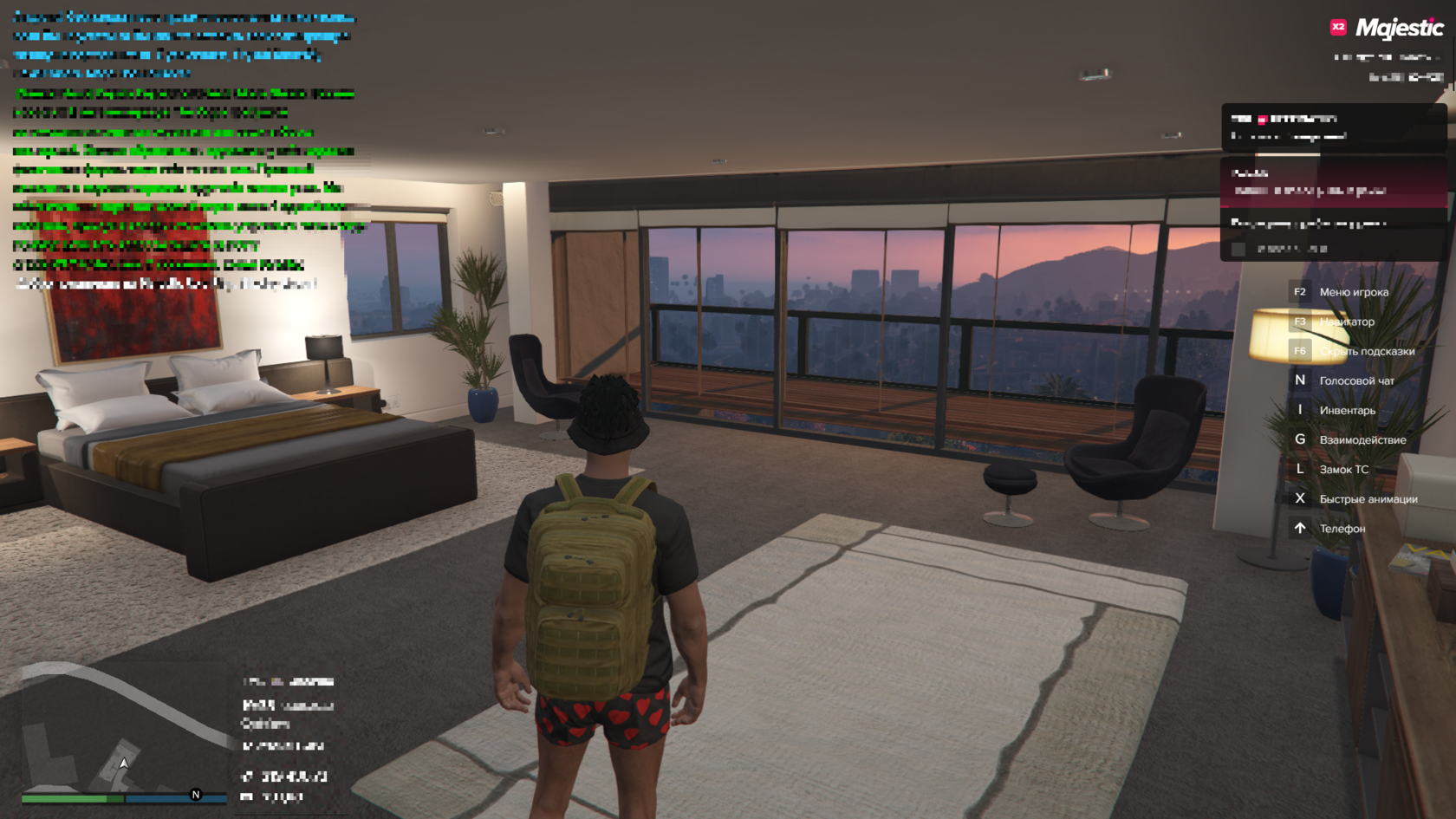Click the Majestic server logo
The image size is (1456, 819).
click(x=1399, y=29)
